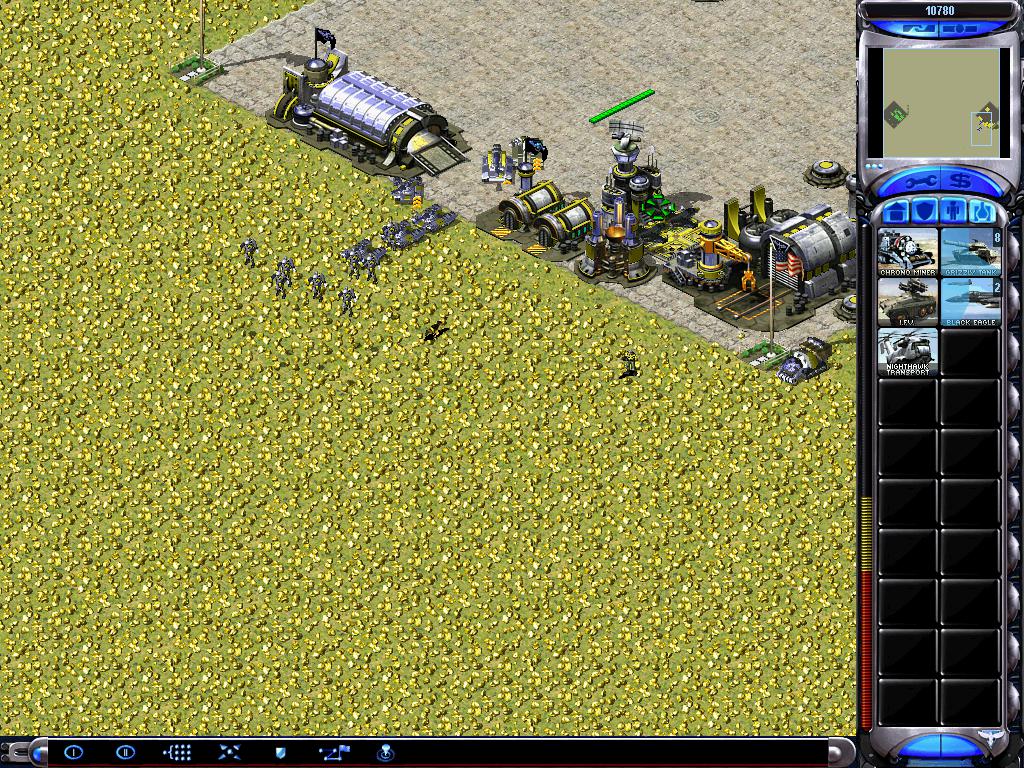This screenshot has width=1024, height=768.
Task: Select control group two on the command bar
Action: [125, 752]
